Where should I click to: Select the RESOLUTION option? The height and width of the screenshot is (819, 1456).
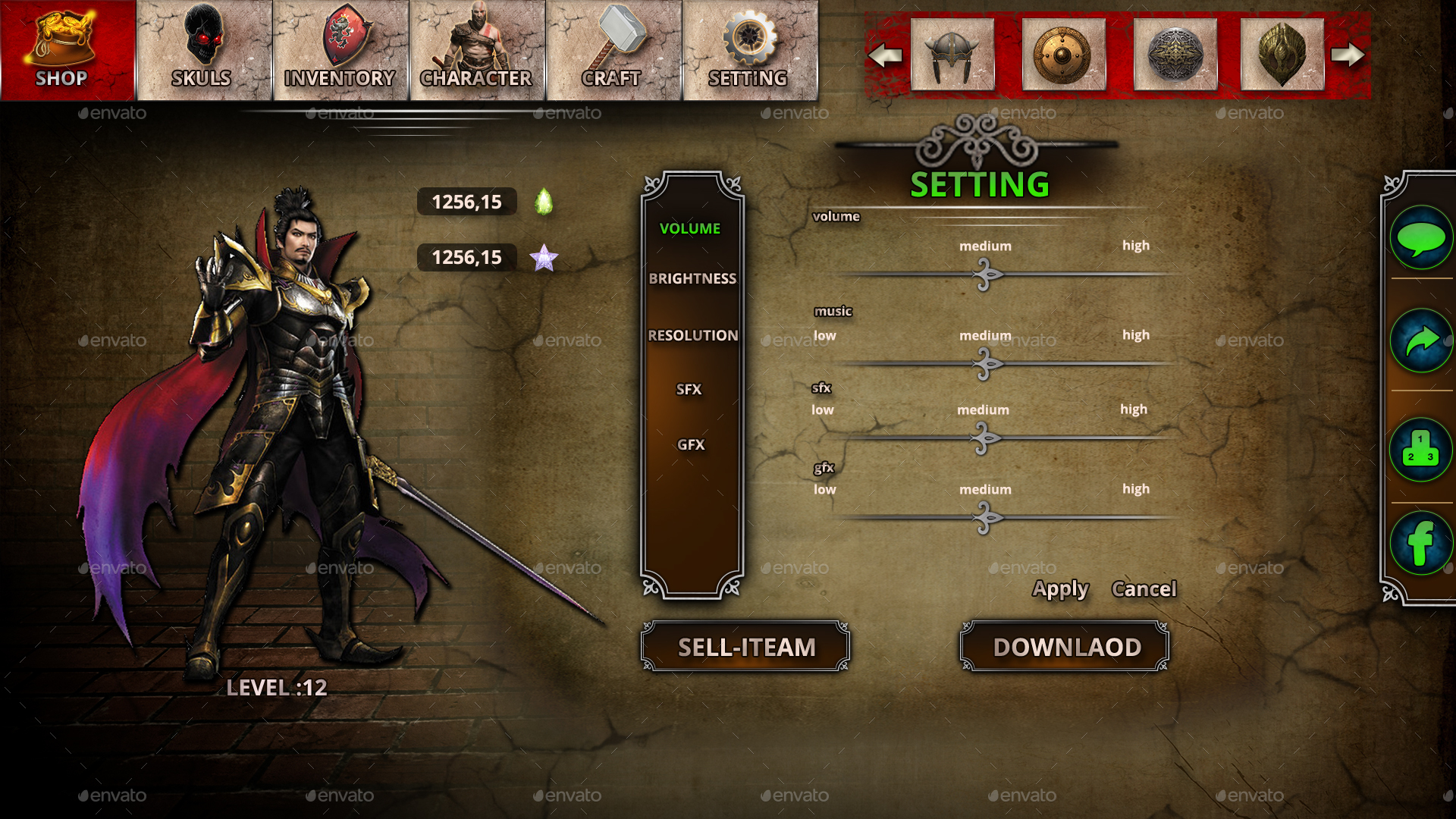pos(692,334)
